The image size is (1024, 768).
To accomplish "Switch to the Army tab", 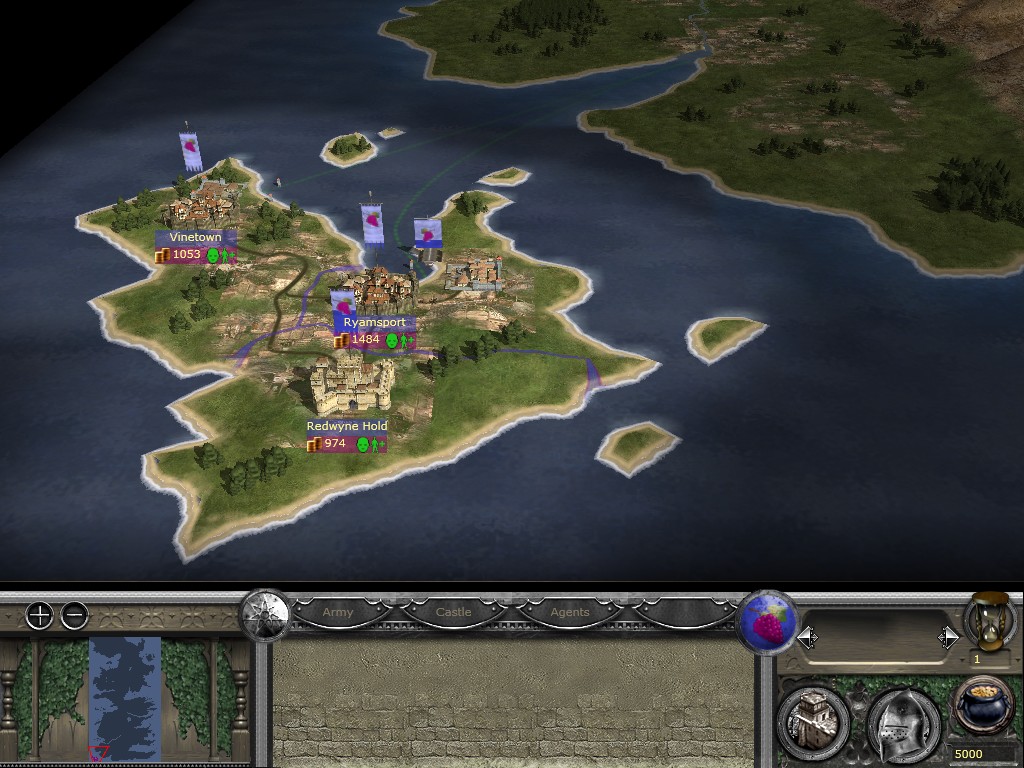I will [x=338, y=612].
